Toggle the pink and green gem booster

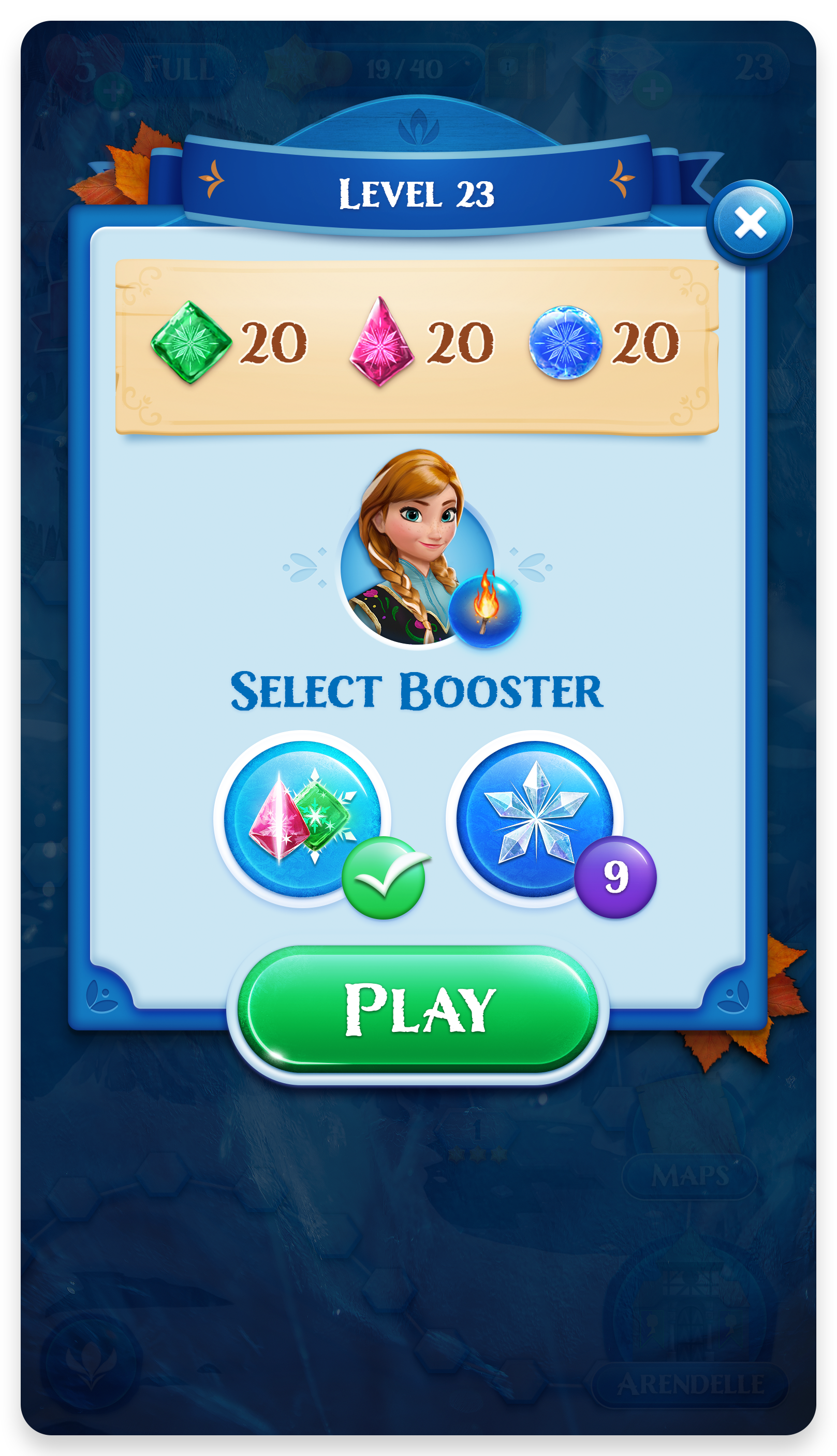(x=302, y=819)
